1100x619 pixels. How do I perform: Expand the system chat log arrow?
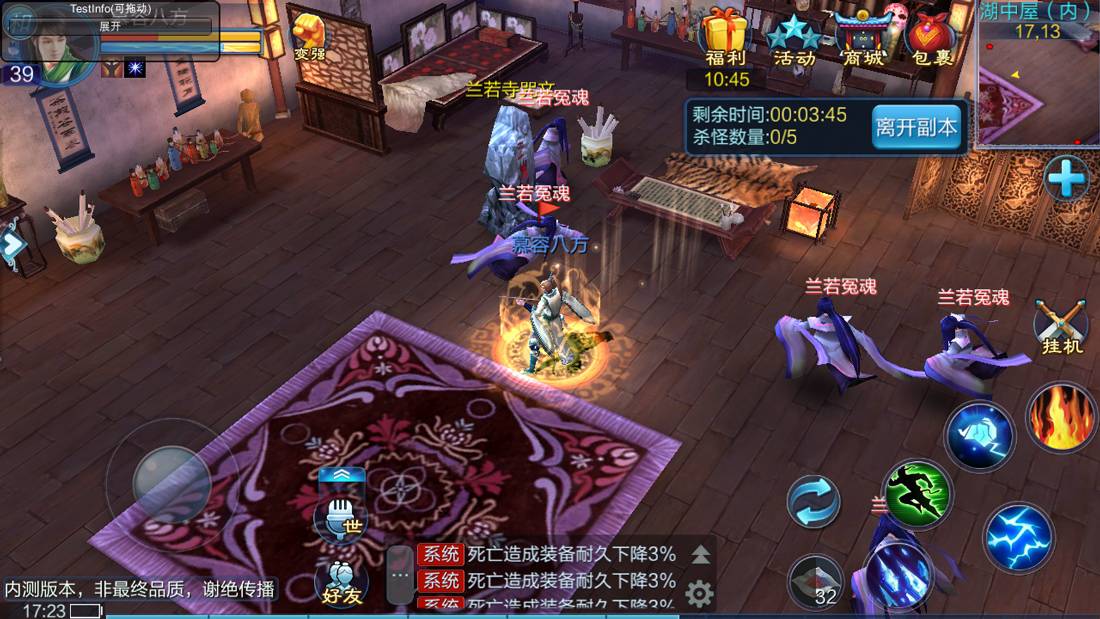pos(701,554)
